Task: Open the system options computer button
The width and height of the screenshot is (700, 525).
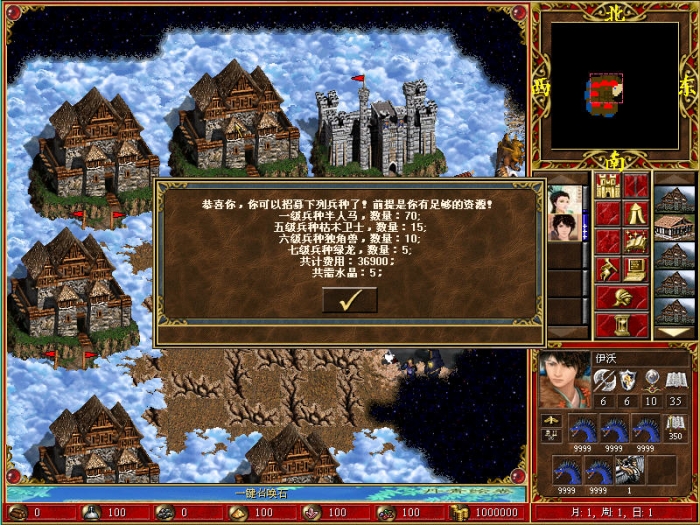Action: click(636, 268)
